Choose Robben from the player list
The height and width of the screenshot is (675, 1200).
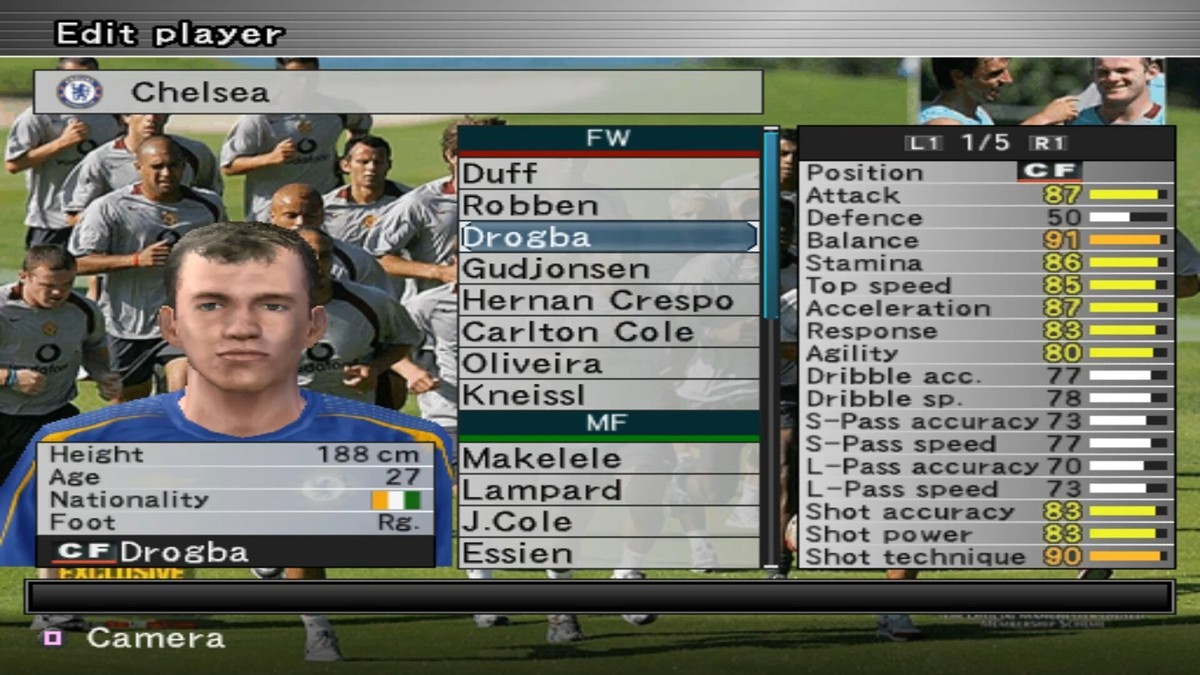tap(608, 205)
